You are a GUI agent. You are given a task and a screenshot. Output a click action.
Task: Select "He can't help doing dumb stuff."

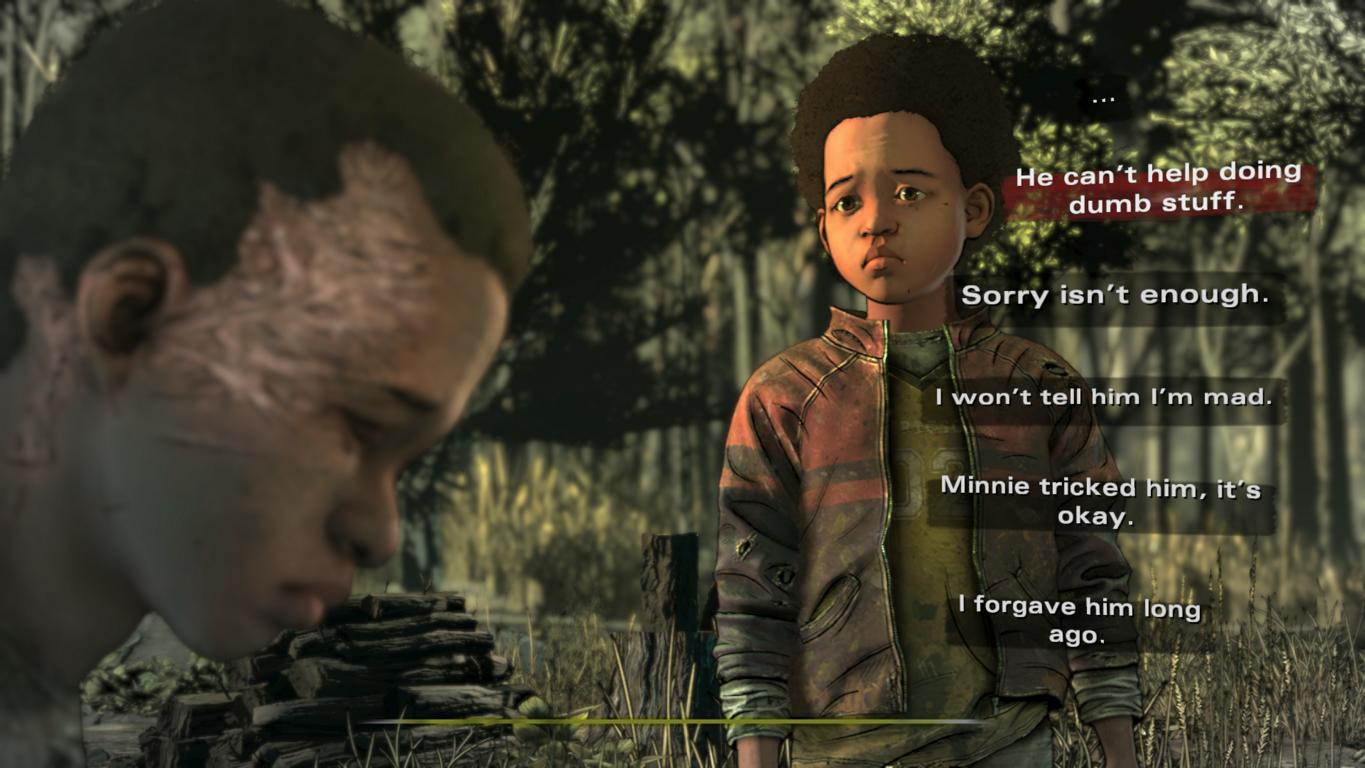(x=1157, y=187)
